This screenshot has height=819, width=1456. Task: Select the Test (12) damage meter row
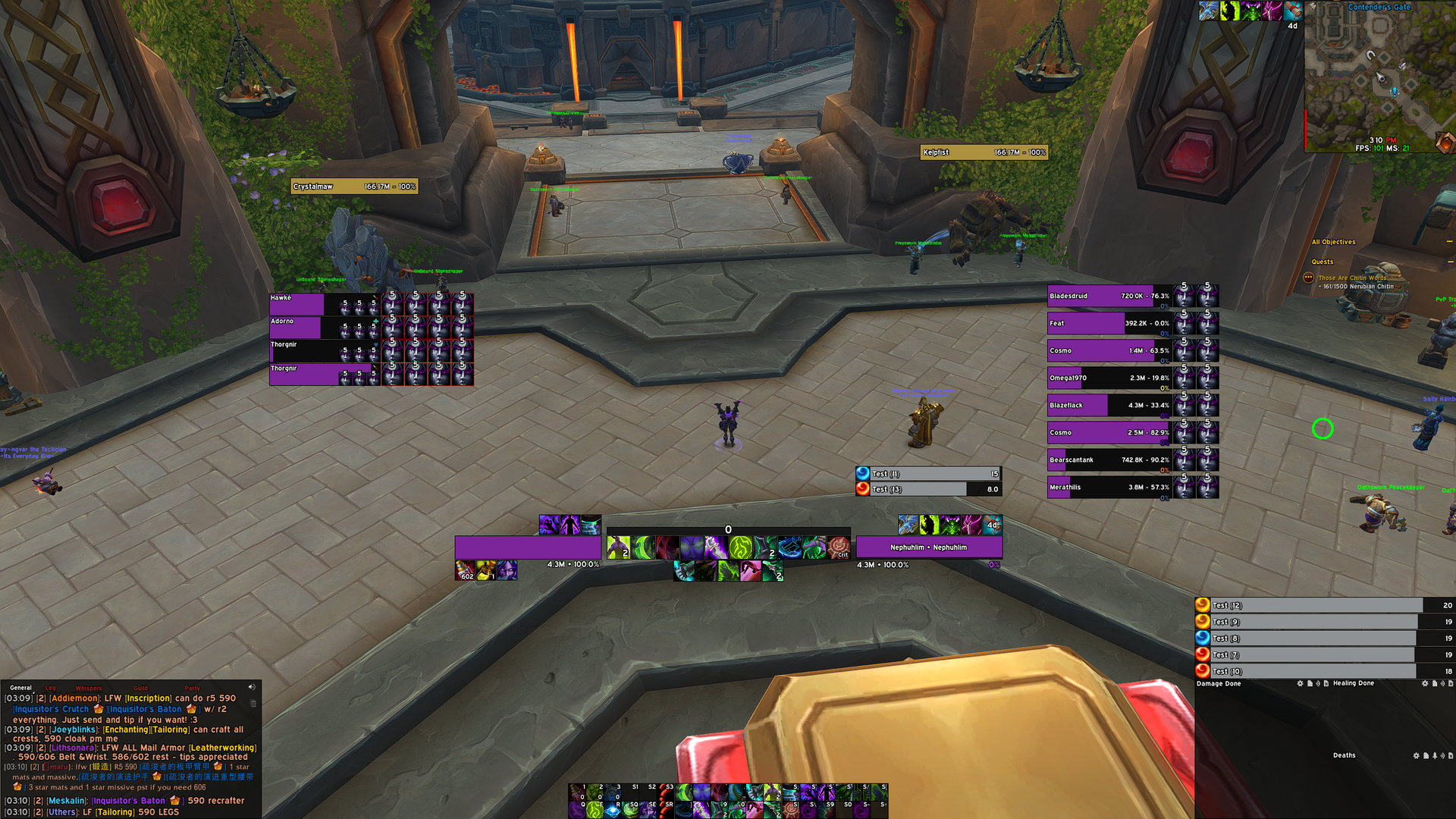click(x=1308, y=605)
